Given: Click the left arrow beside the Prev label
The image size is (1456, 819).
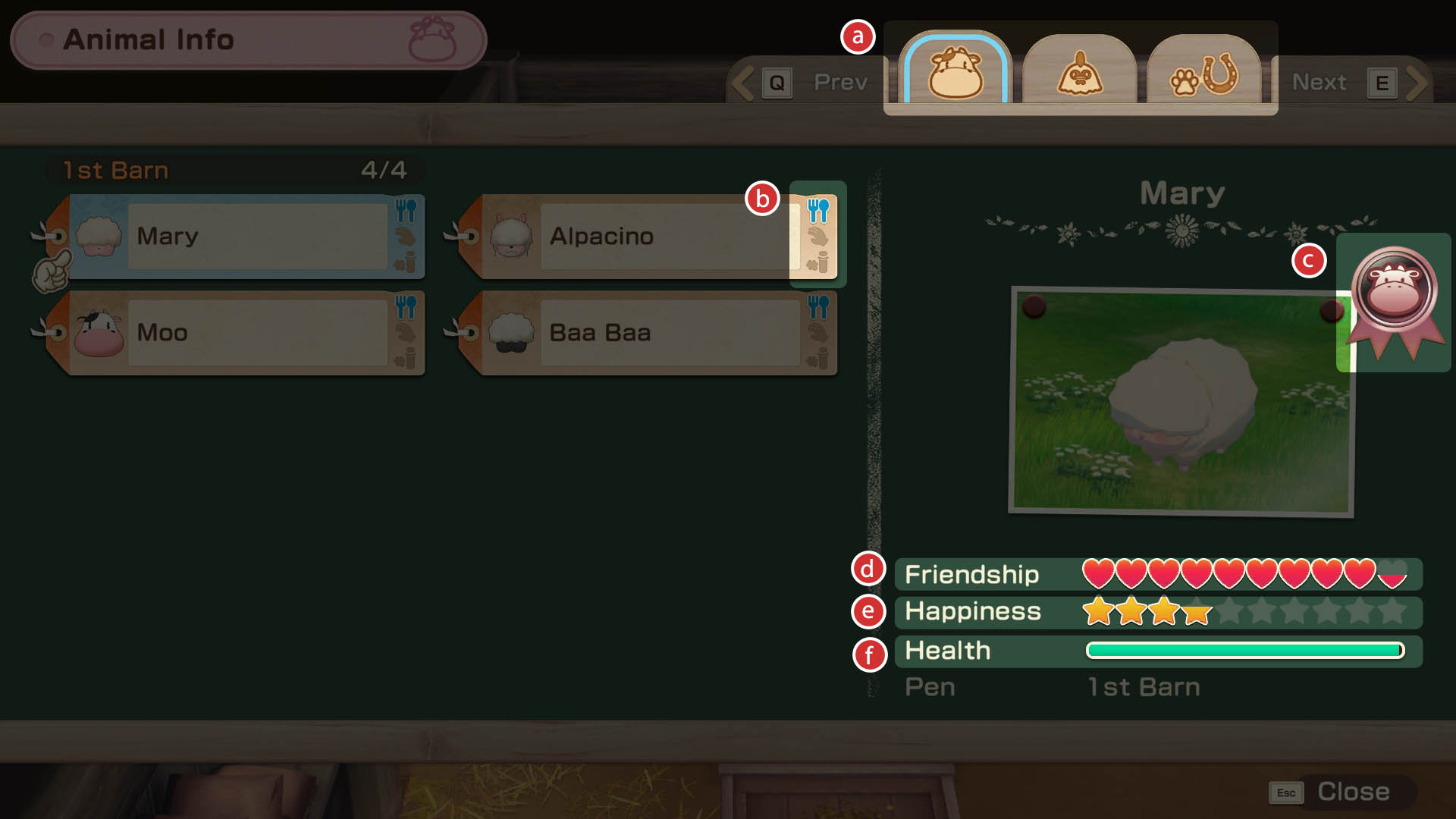Looking at the screenshot, I should pyautogui.click(x=741, y=82).
